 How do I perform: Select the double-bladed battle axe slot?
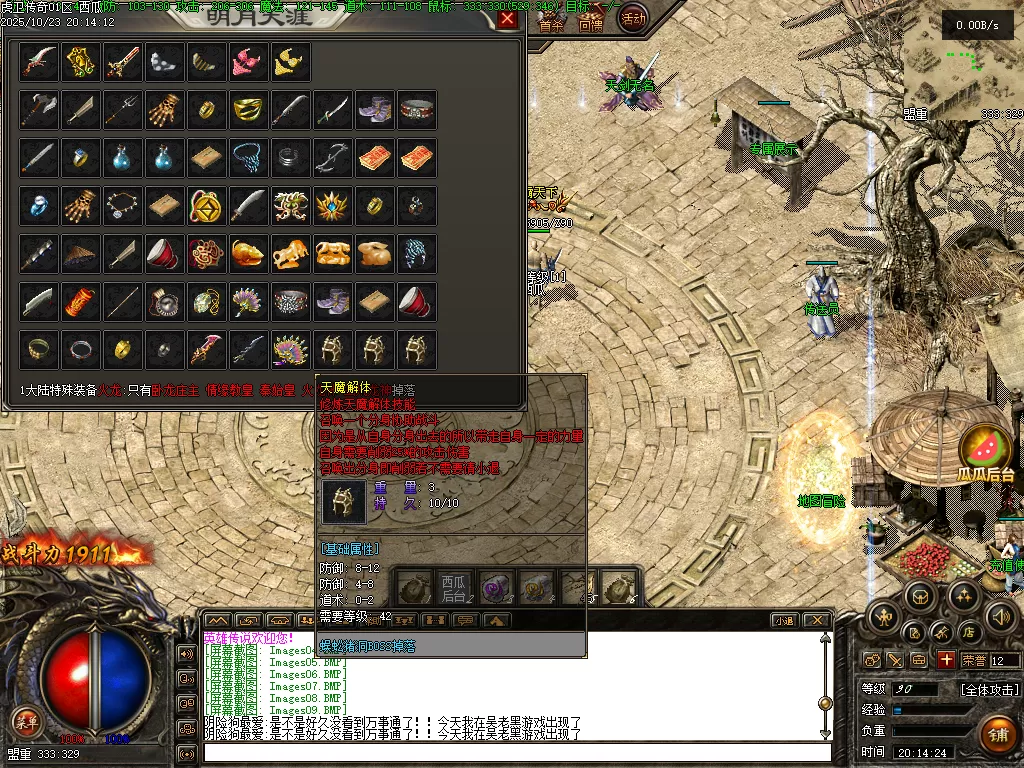point(39,110)
